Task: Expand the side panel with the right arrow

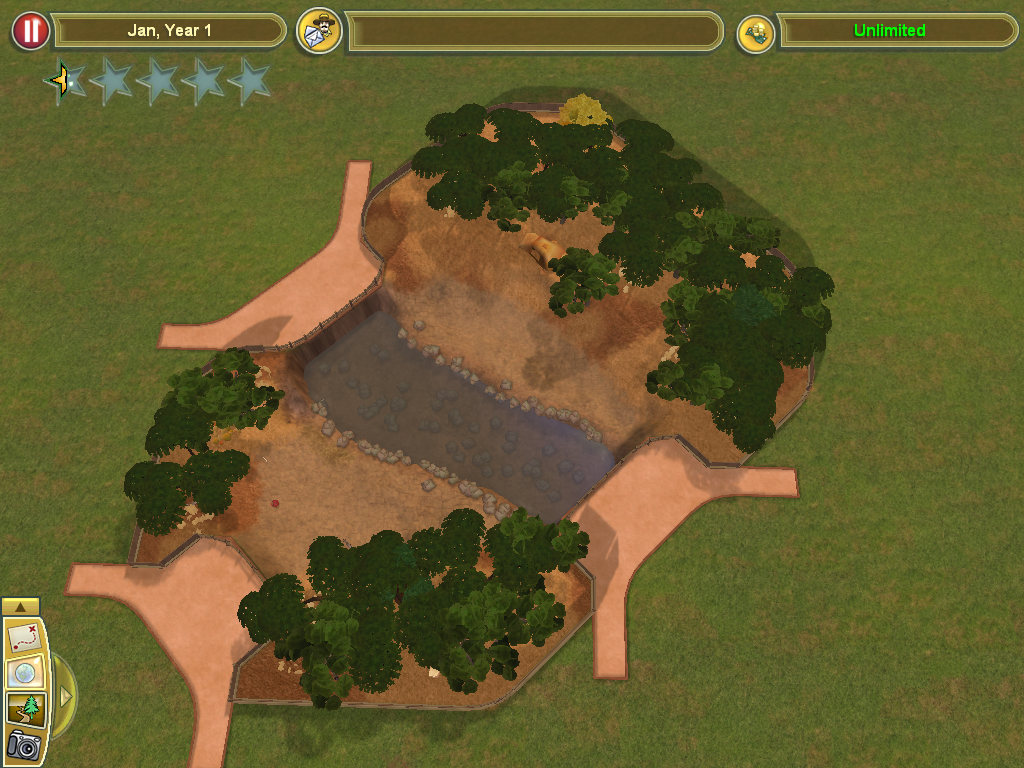Action: 66,695
